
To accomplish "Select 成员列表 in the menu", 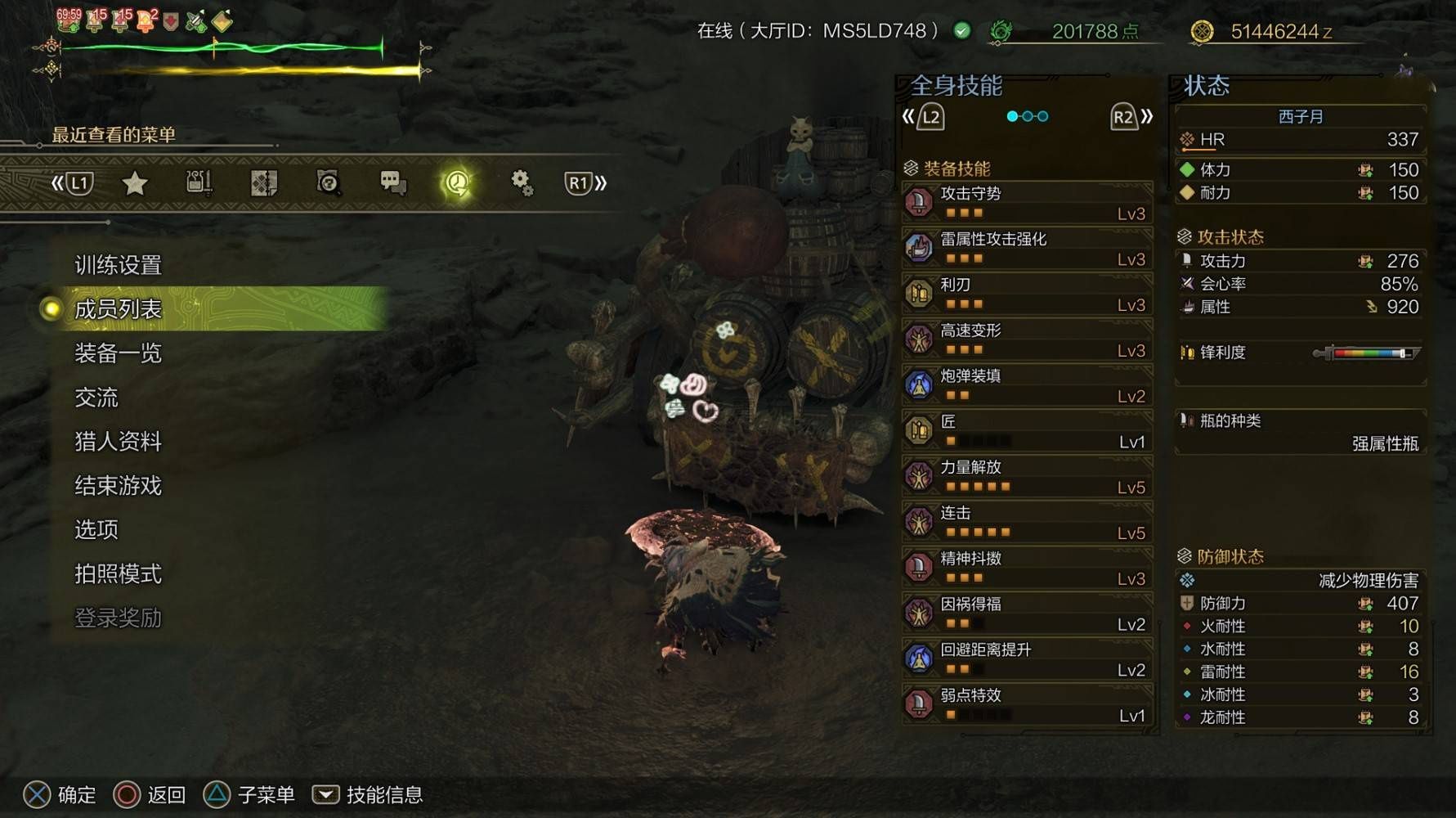I will pos(118,309).
